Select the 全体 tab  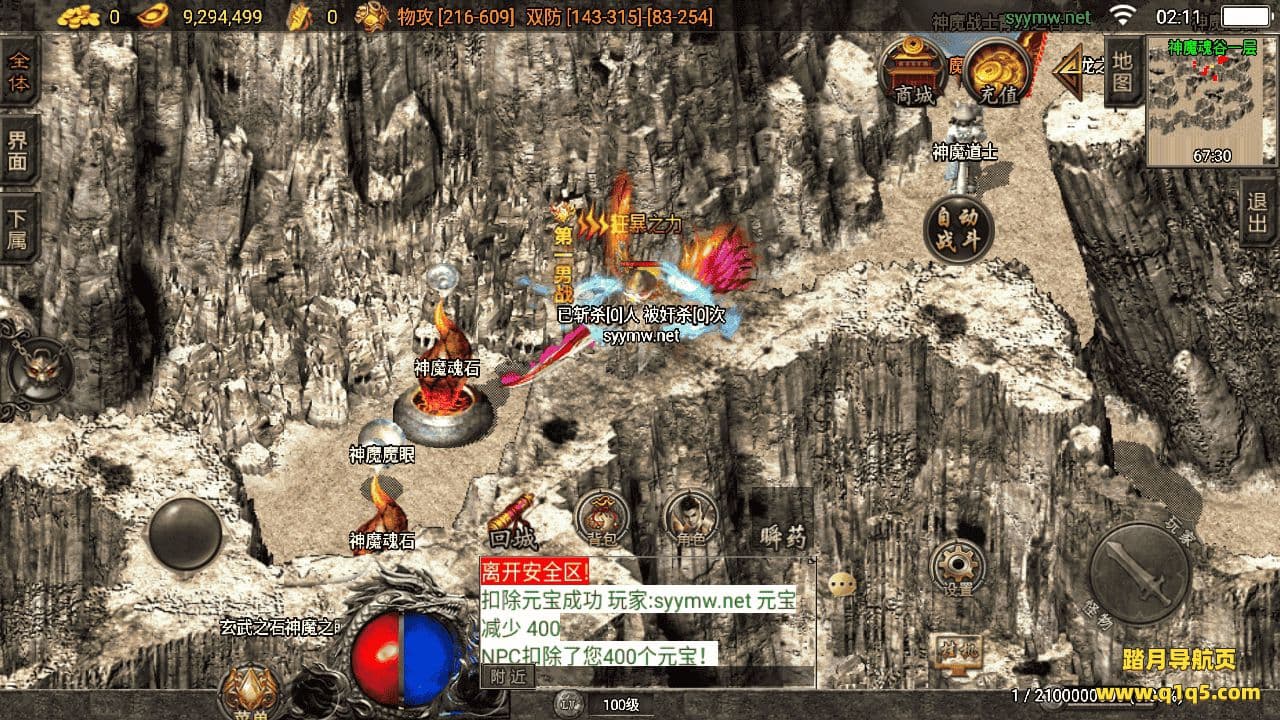19,70
